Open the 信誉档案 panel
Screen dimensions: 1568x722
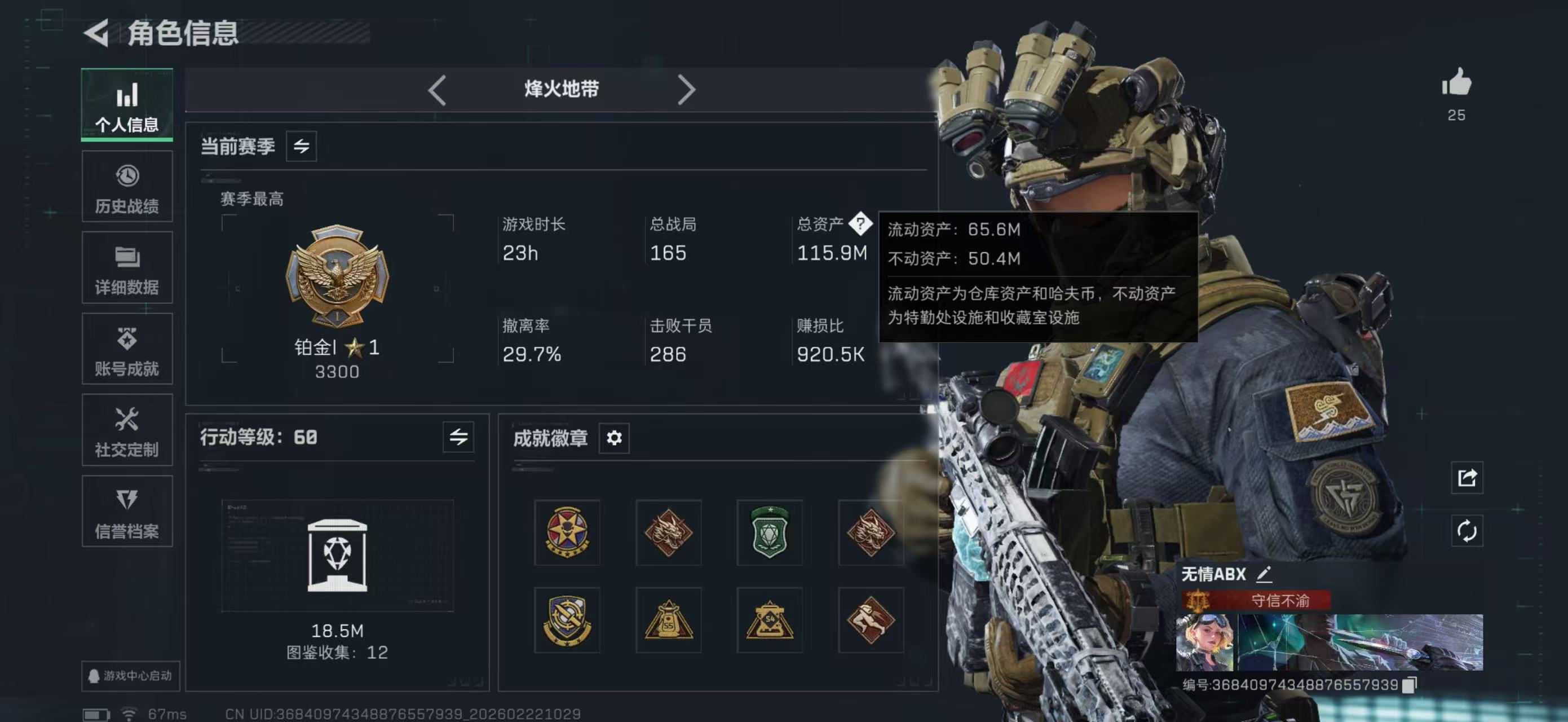point(127,512)
